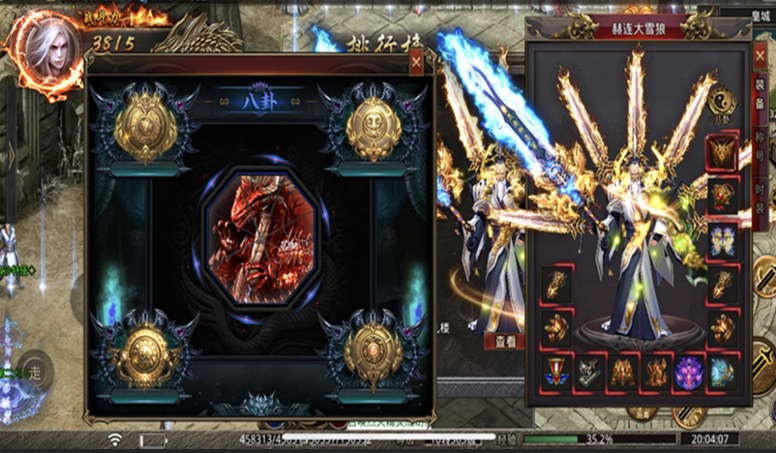Select the purple lotus equipment slot
Image resolution: width=776 pixels, height=453 pixels.
tap(689, 372)
